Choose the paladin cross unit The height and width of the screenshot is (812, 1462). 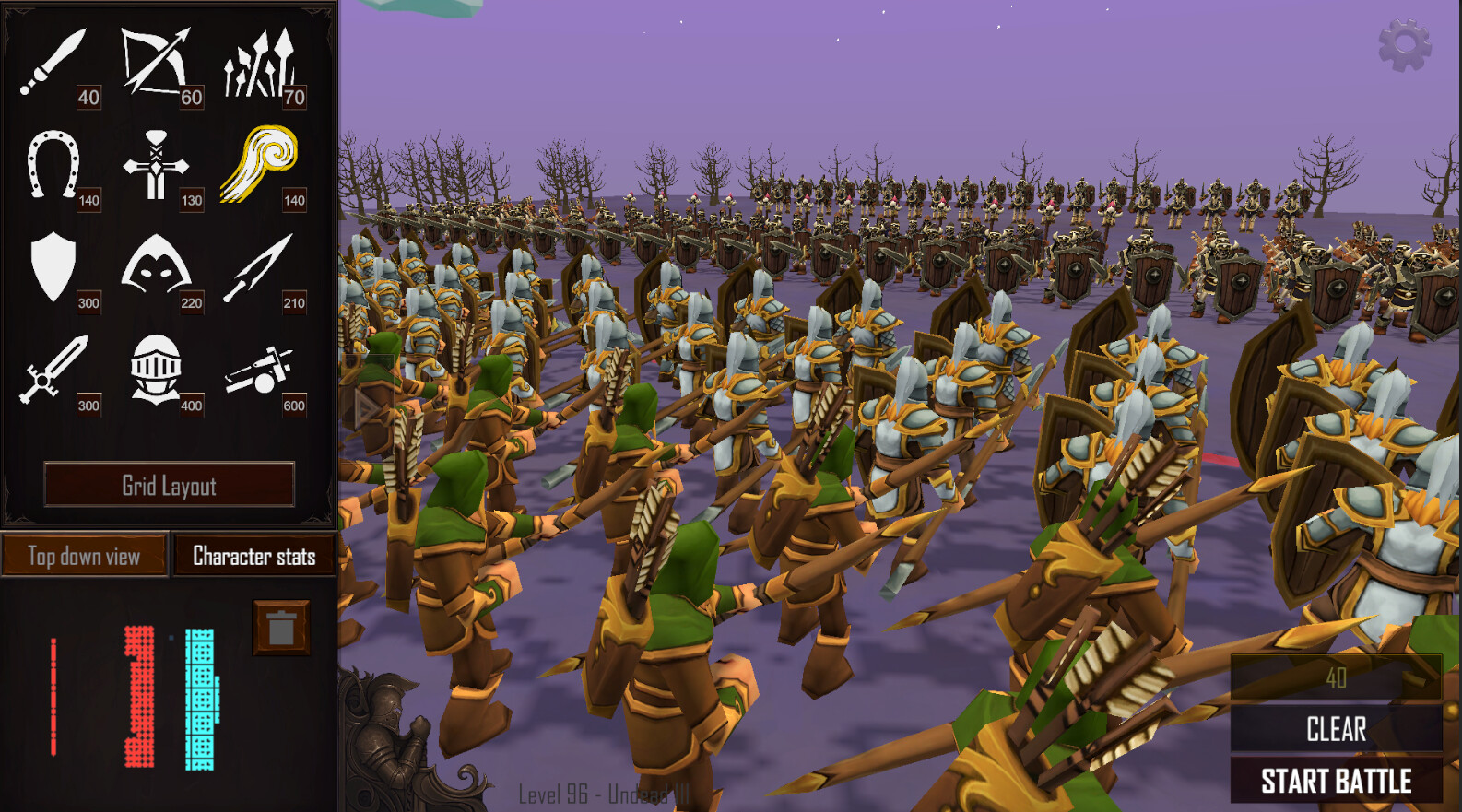tap(157, 164)
